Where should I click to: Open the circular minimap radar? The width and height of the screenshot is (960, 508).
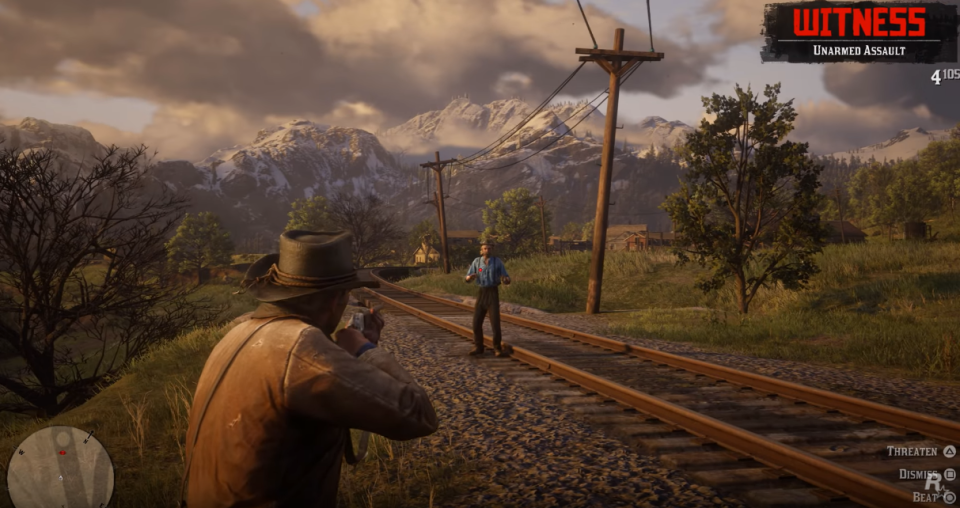pyautogui.click(x=60, y=467)
